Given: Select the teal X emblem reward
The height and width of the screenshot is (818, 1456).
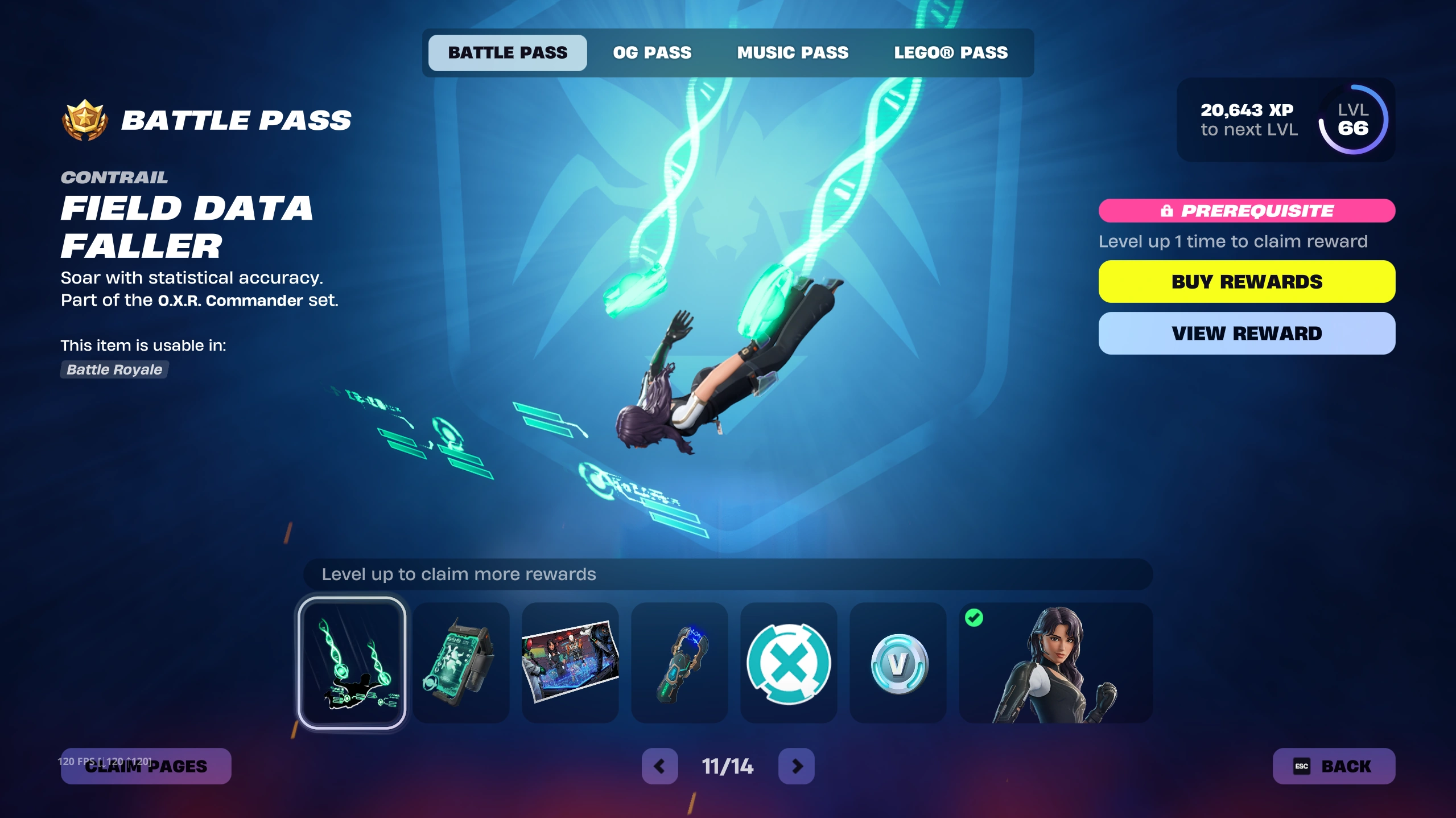Looking at the screenshot, I should click(x=789, y=663).
